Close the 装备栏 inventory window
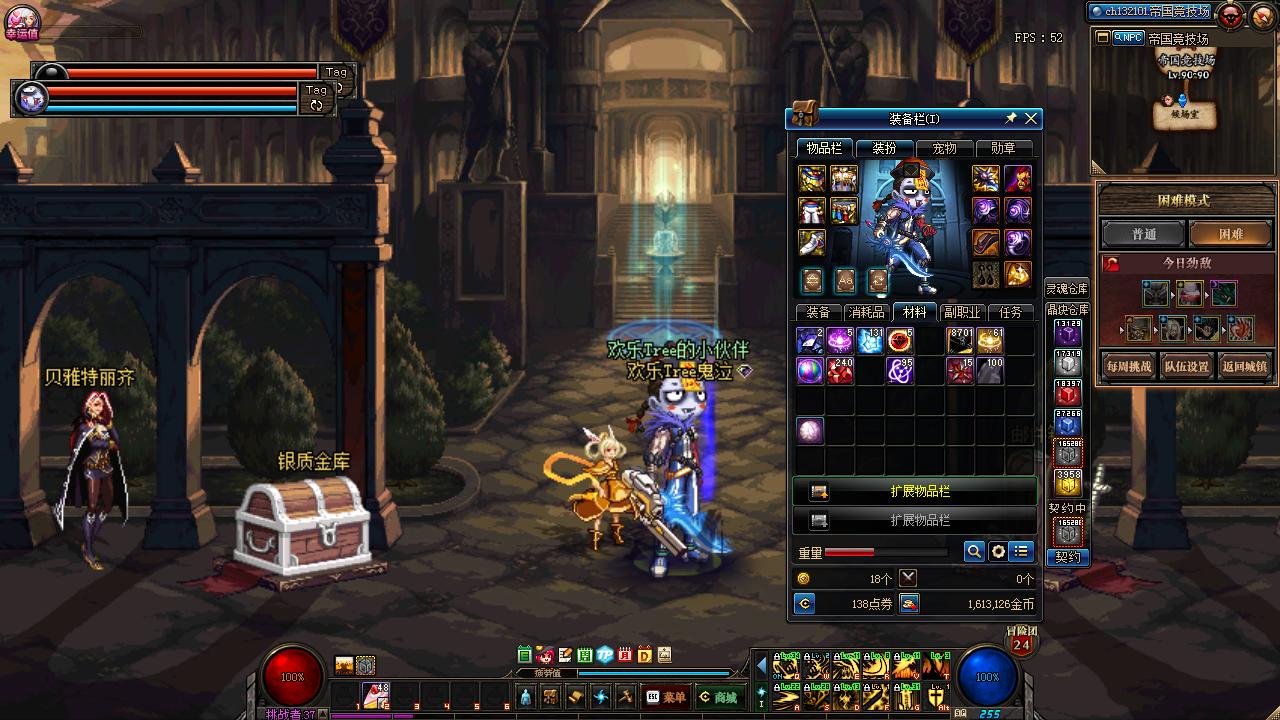This screenshot has height=720, width=1280. 1031,119
